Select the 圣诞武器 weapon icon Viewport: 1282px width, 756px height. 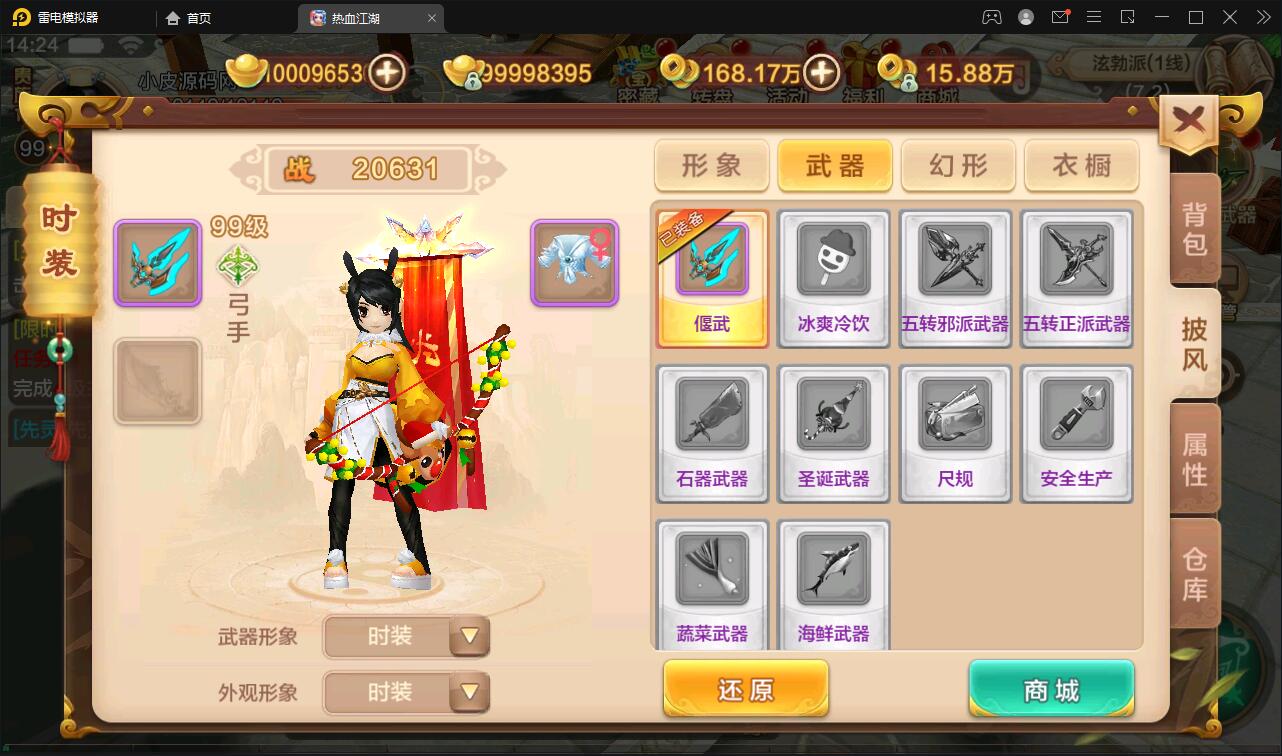(833, 432)
